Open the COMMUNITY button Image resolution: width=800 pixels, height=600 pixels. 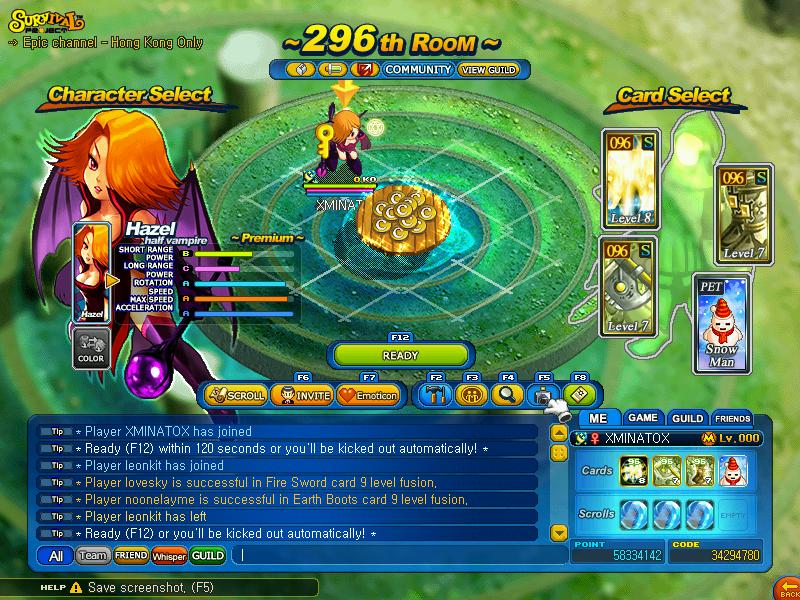click(418, 70)
